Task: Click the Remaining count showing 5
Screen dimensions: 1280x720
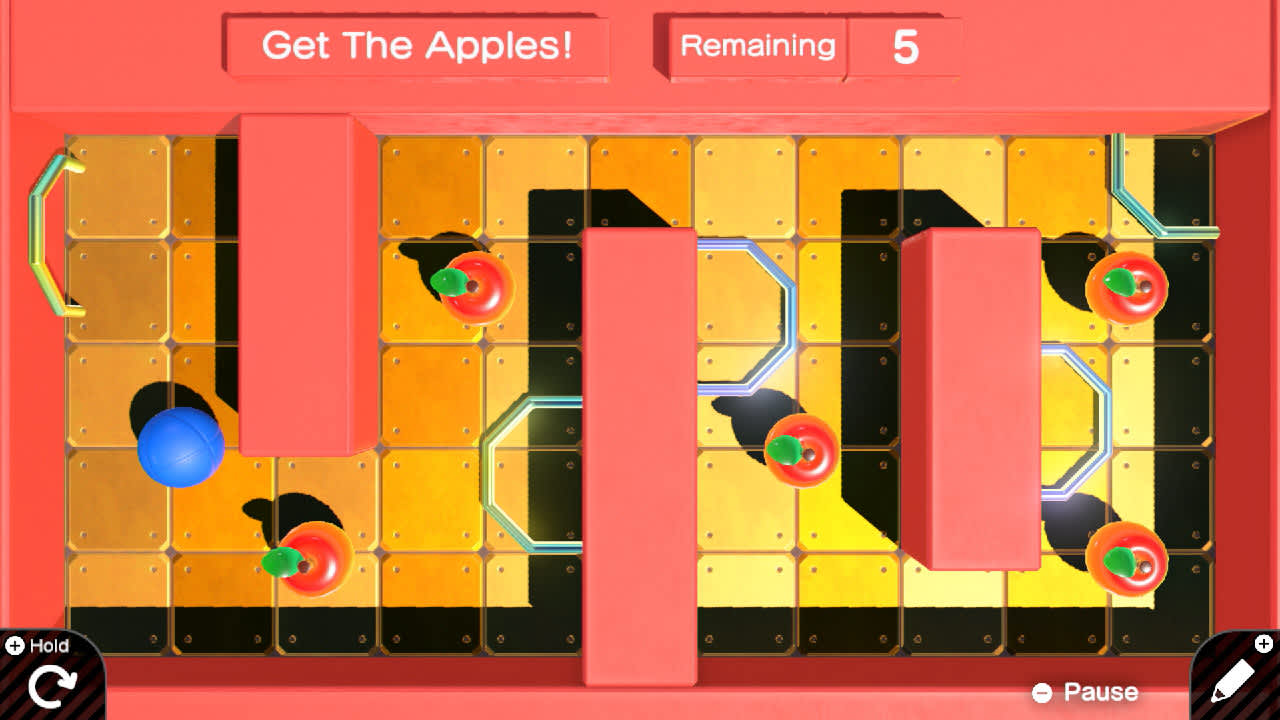Action: [904, 44]
